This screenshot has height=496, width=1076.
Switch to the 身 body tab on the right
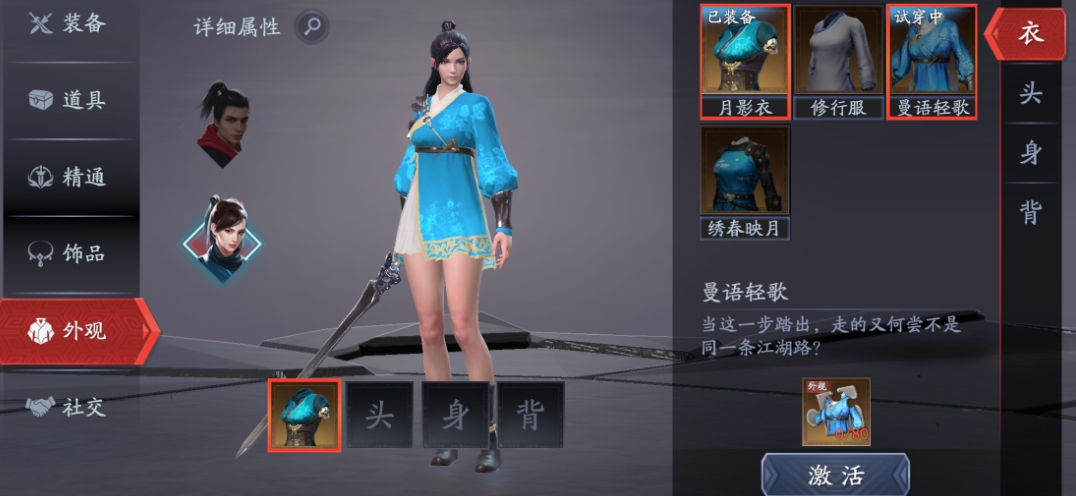tap(1029, 153)
